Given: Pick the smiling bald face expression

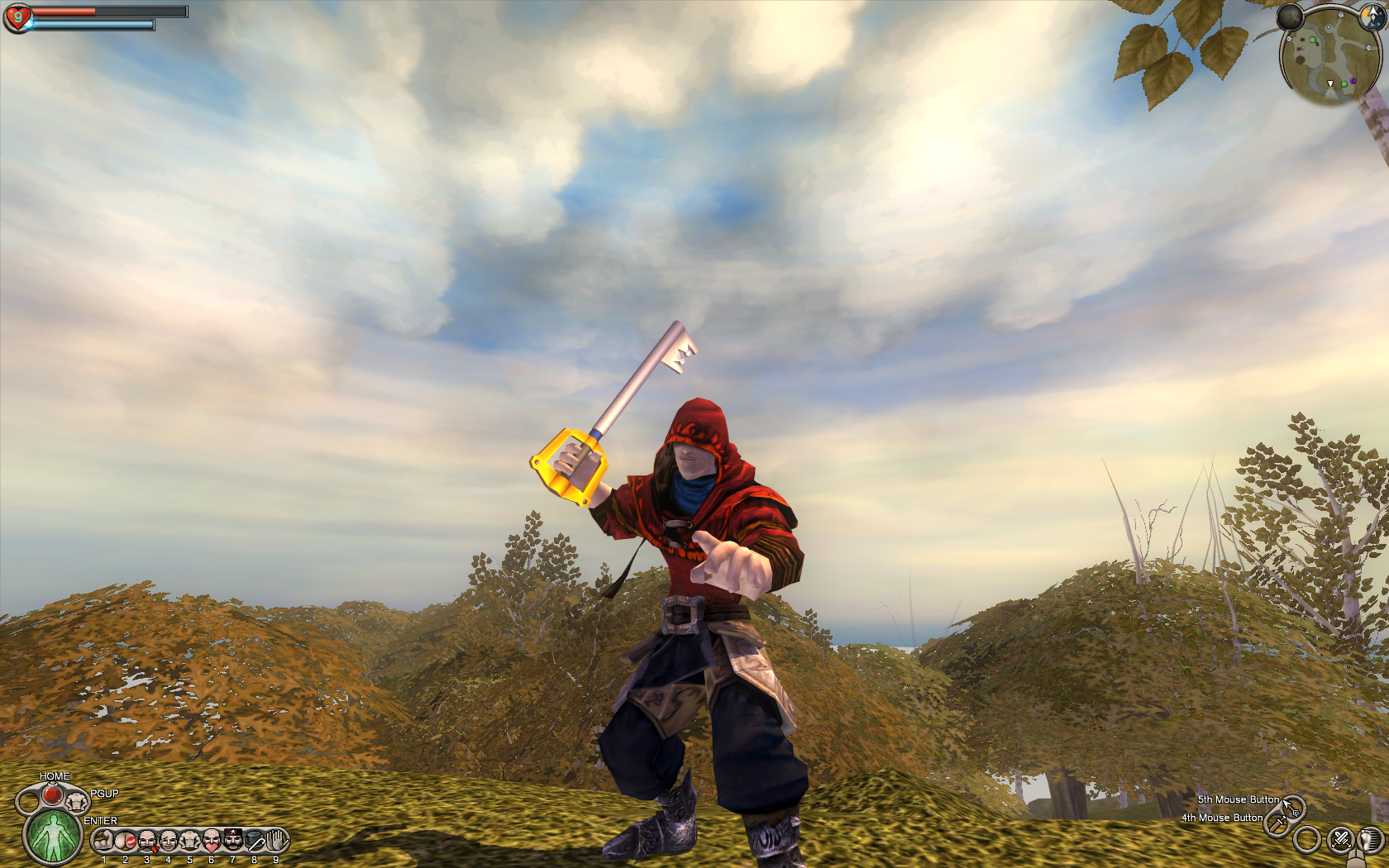Looking at the screenshot, I should (169, 842).
